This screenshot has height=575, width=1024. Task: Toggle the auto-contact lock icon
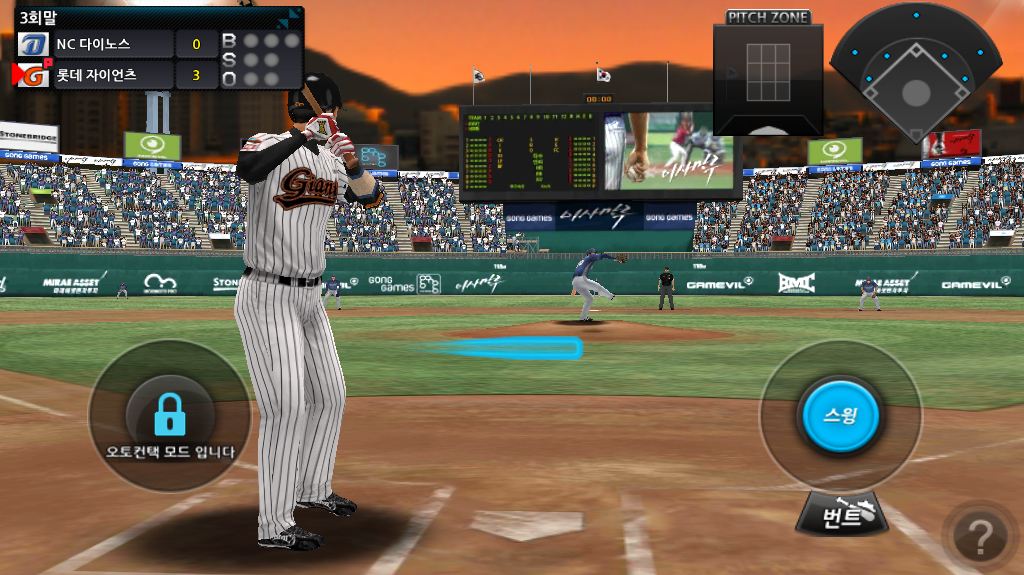[x=170, y=412]
